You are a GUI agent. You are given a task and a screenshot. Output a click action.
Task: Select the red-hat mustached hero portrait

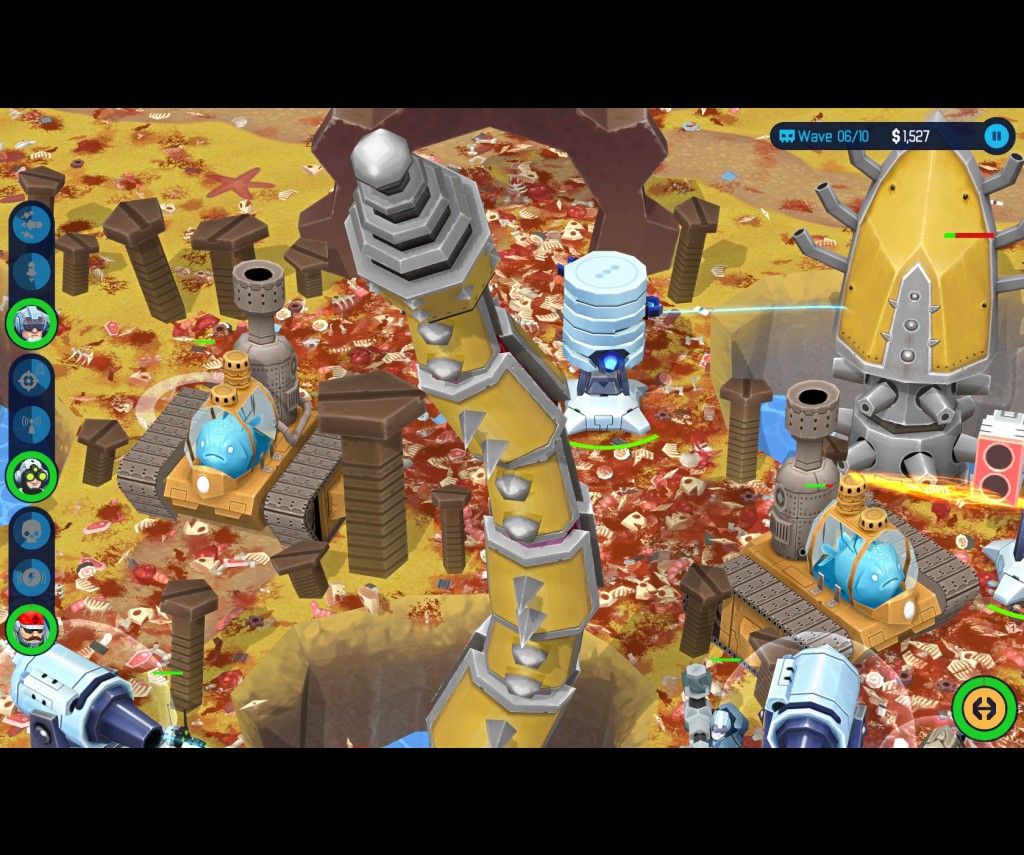click(x=31, y=629)
